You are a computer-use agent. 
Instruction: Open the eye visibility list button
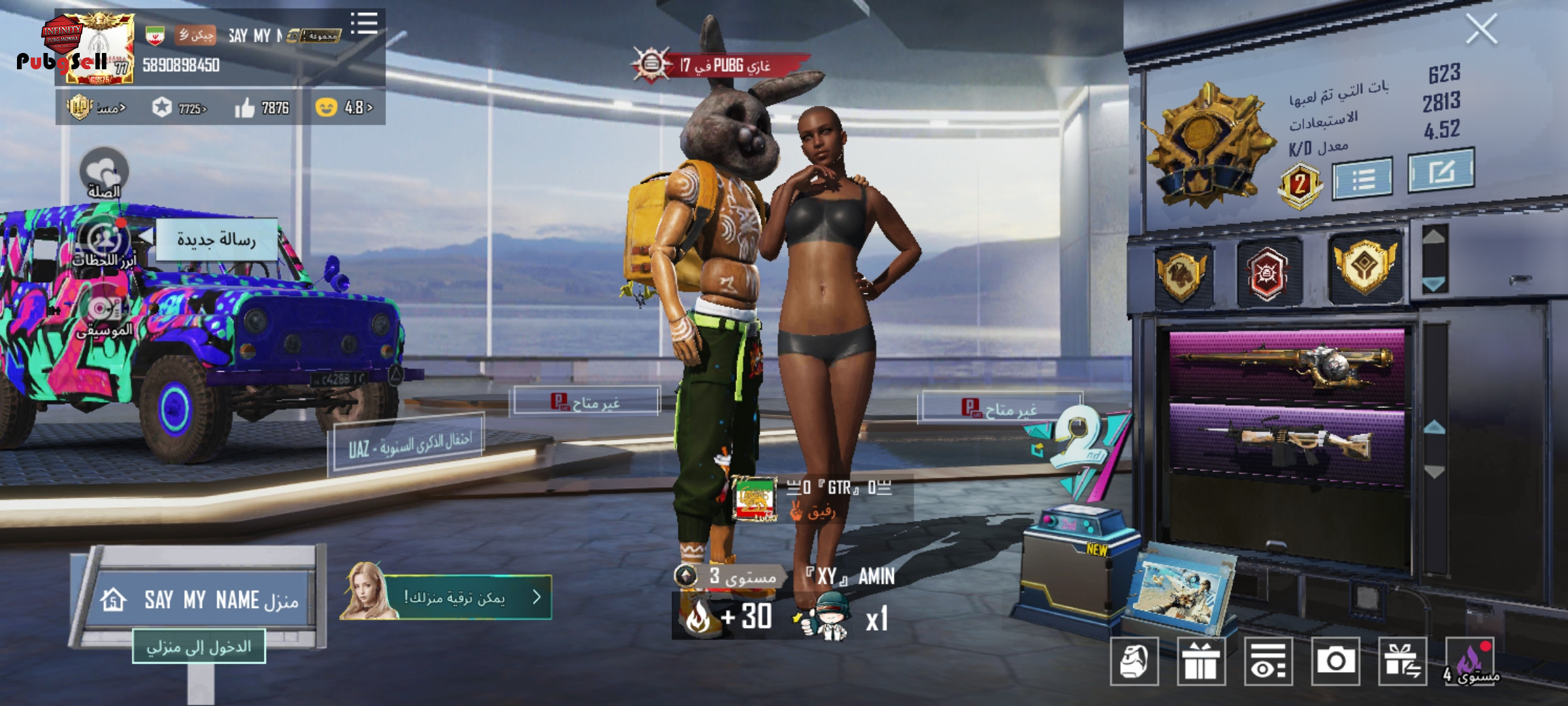click(x=1268, y=661)
